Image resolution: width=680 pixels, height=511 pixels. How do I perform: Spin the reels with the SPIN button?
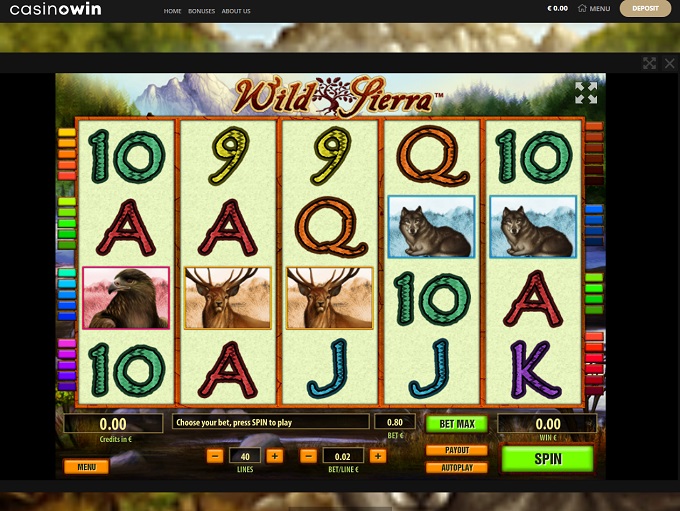coord(547,459)
